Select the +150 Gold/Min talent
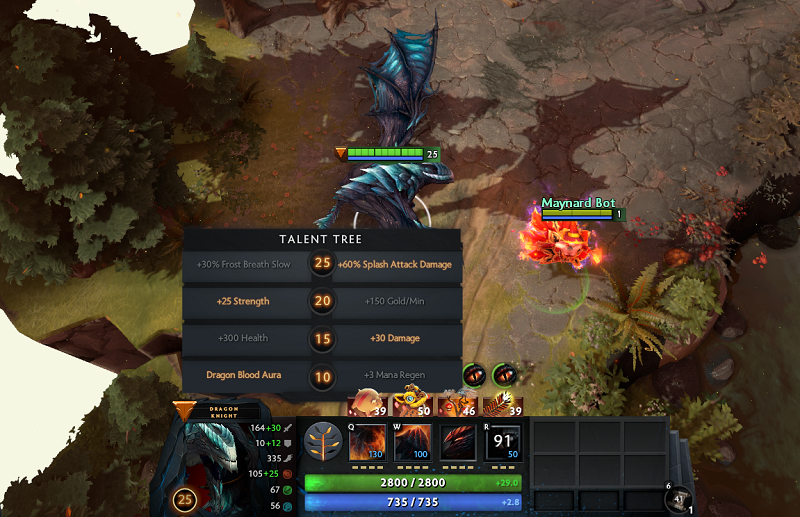Viewport: 800px width, 517px height. 397,301
